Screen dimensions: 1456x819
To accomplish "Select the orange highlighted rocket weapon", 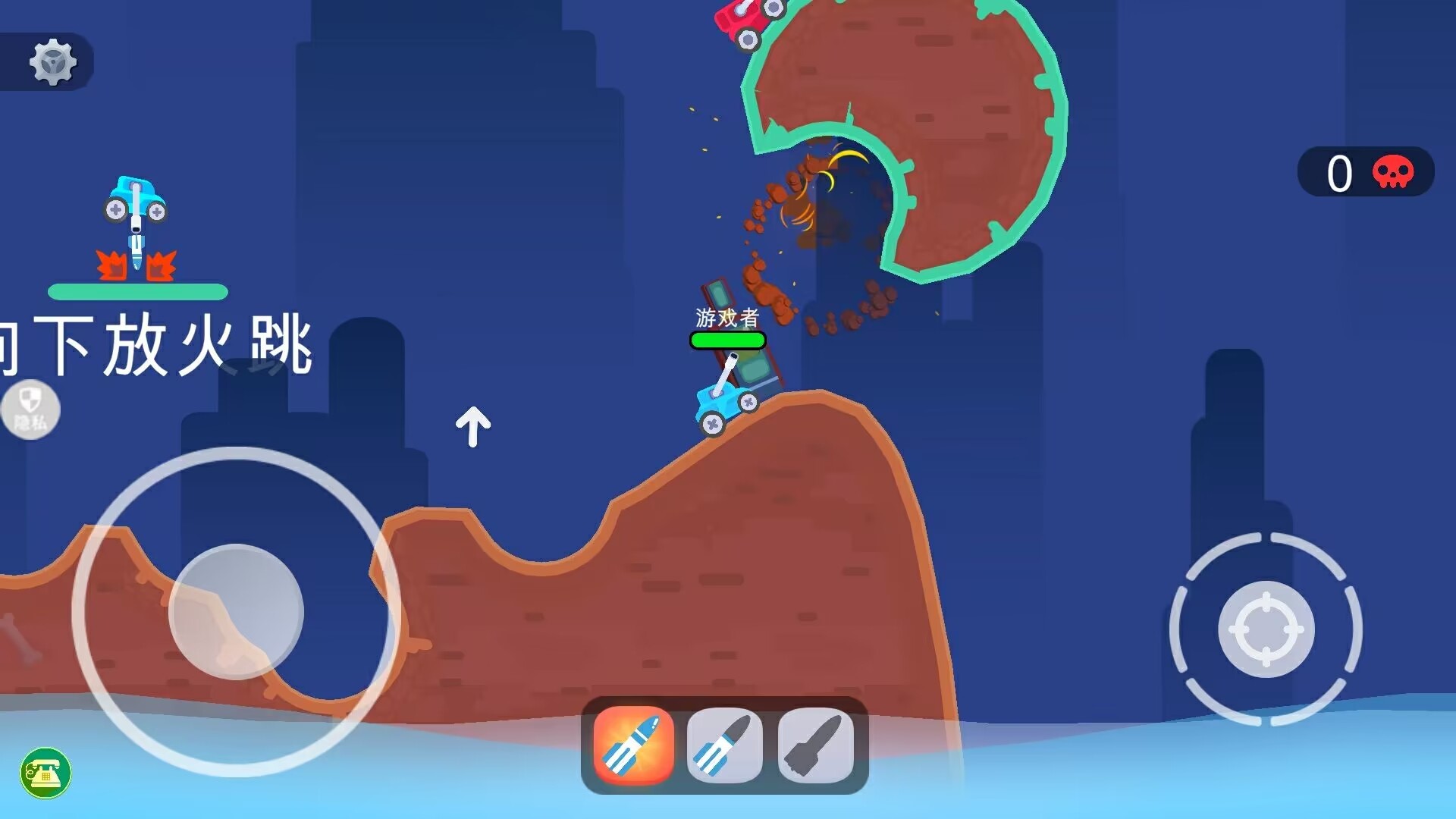I will (633, 745).
